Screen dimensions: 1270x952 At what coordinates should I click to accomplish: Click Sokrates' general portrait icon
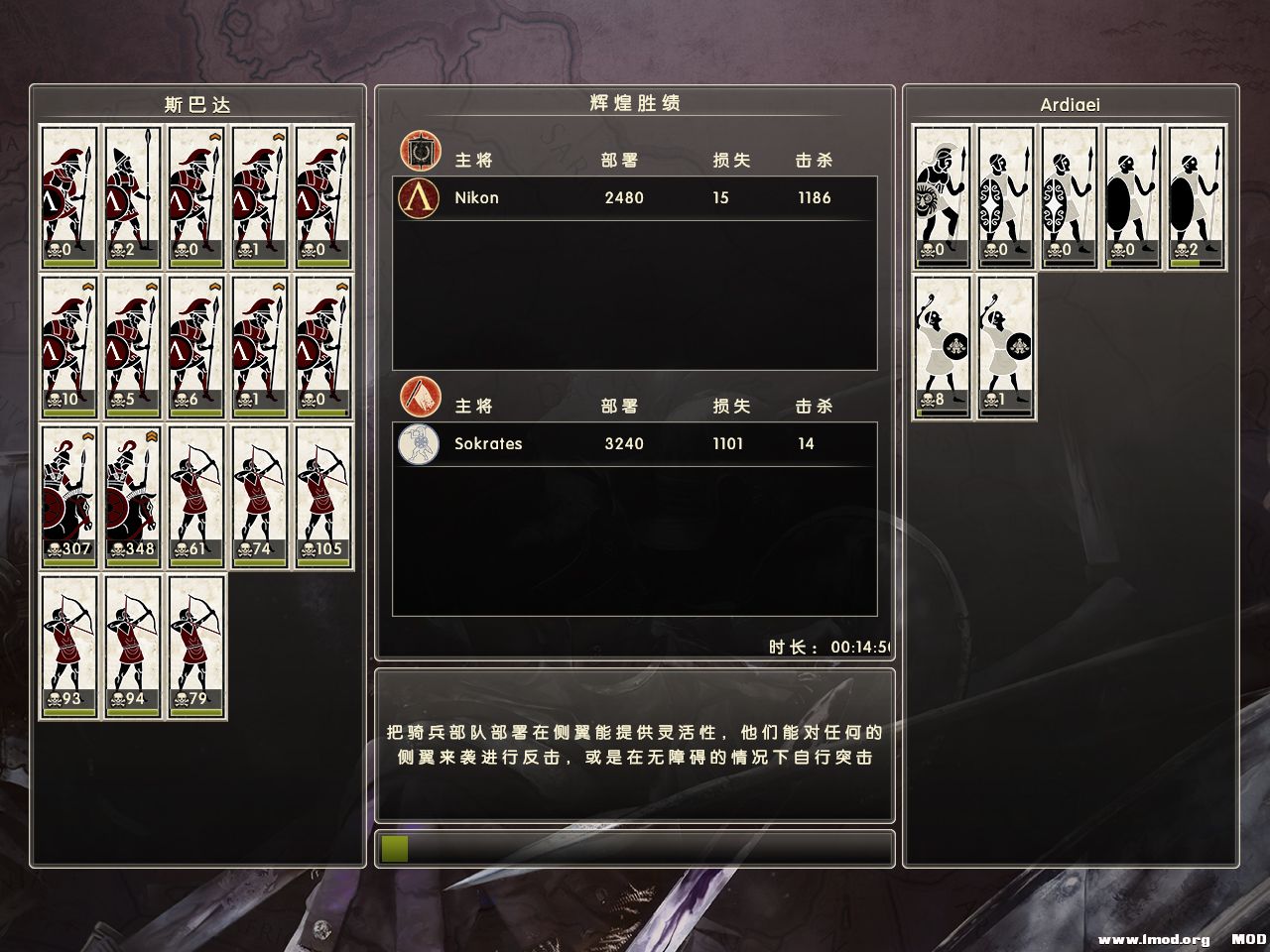pos(418,443)
